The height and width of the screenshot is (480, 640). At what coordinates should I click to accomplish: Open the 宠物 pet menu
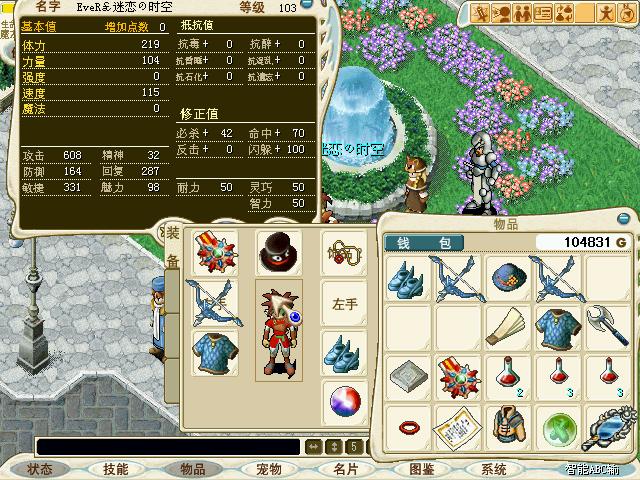(268, 468)
